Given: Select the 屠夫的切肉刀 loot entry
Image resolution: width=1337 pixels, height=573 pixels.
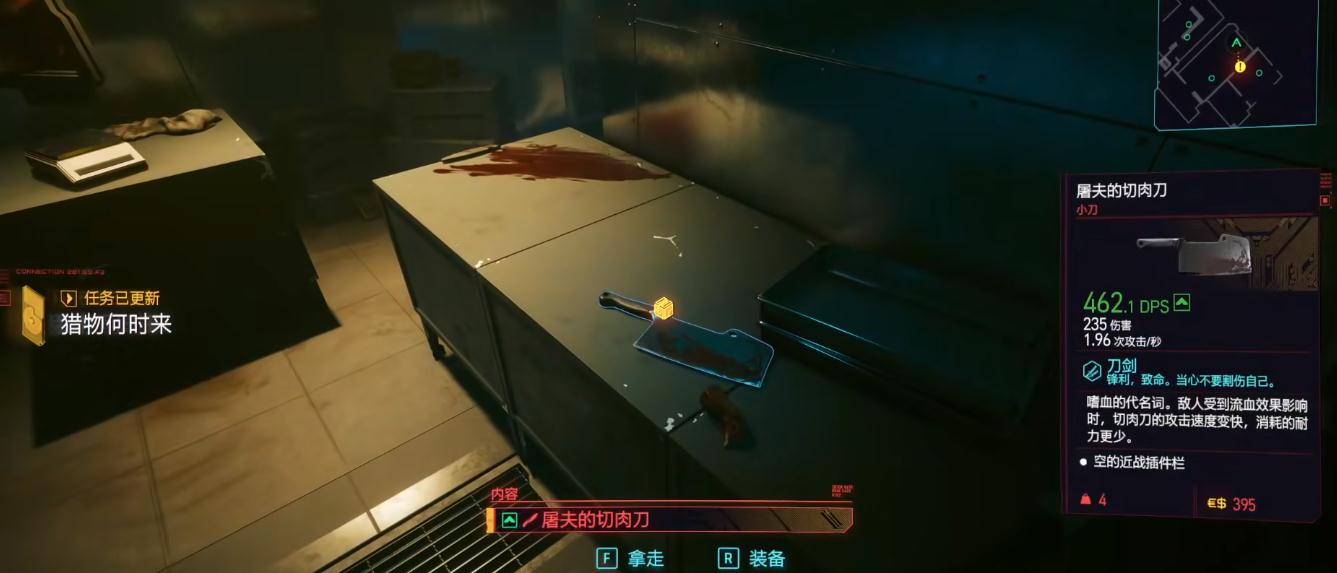Looking at the screenshot, I should click(x=670, y=520).
